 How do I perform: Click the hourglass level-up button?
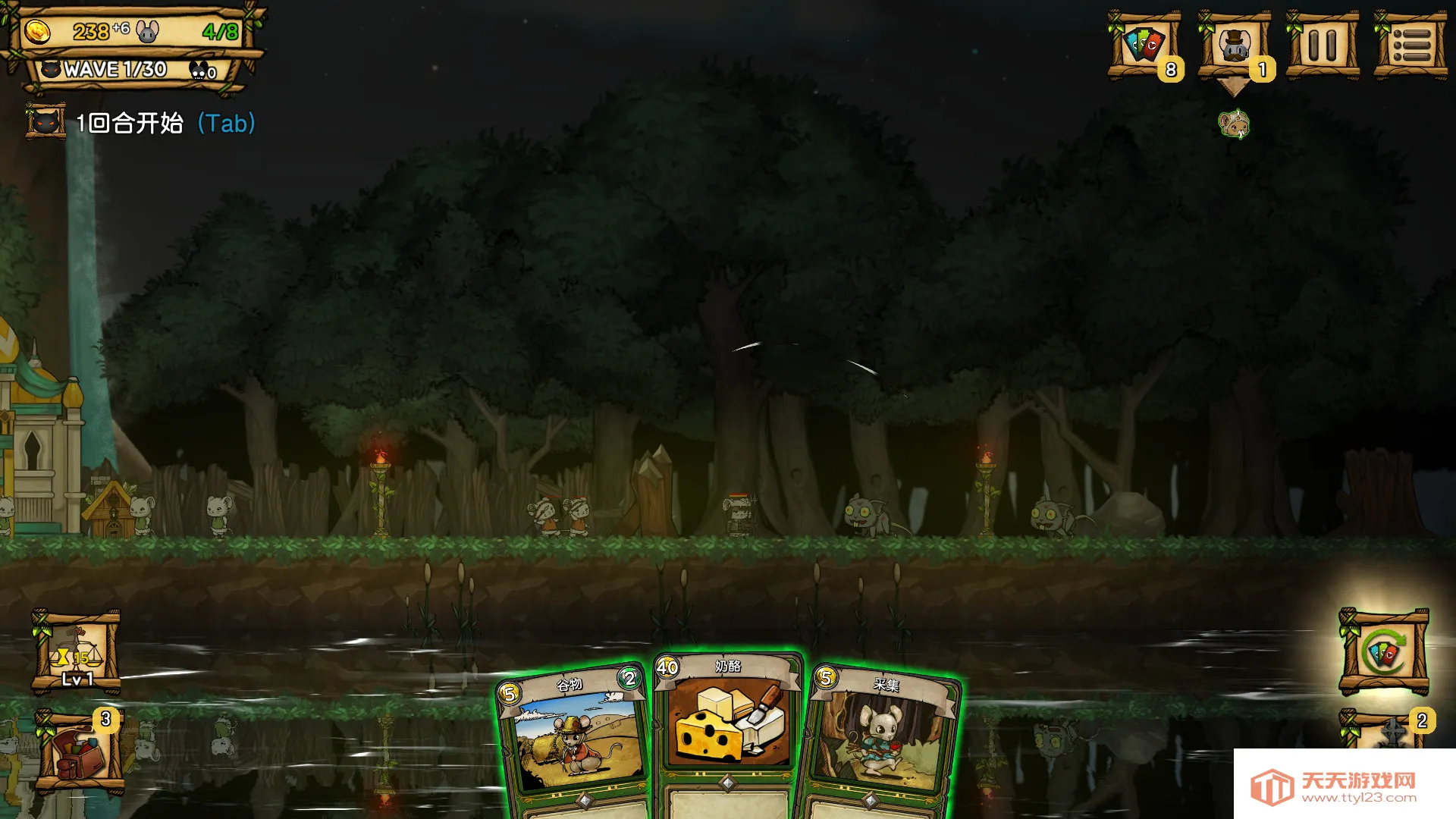pyautogui.click(x=76, y=653)
